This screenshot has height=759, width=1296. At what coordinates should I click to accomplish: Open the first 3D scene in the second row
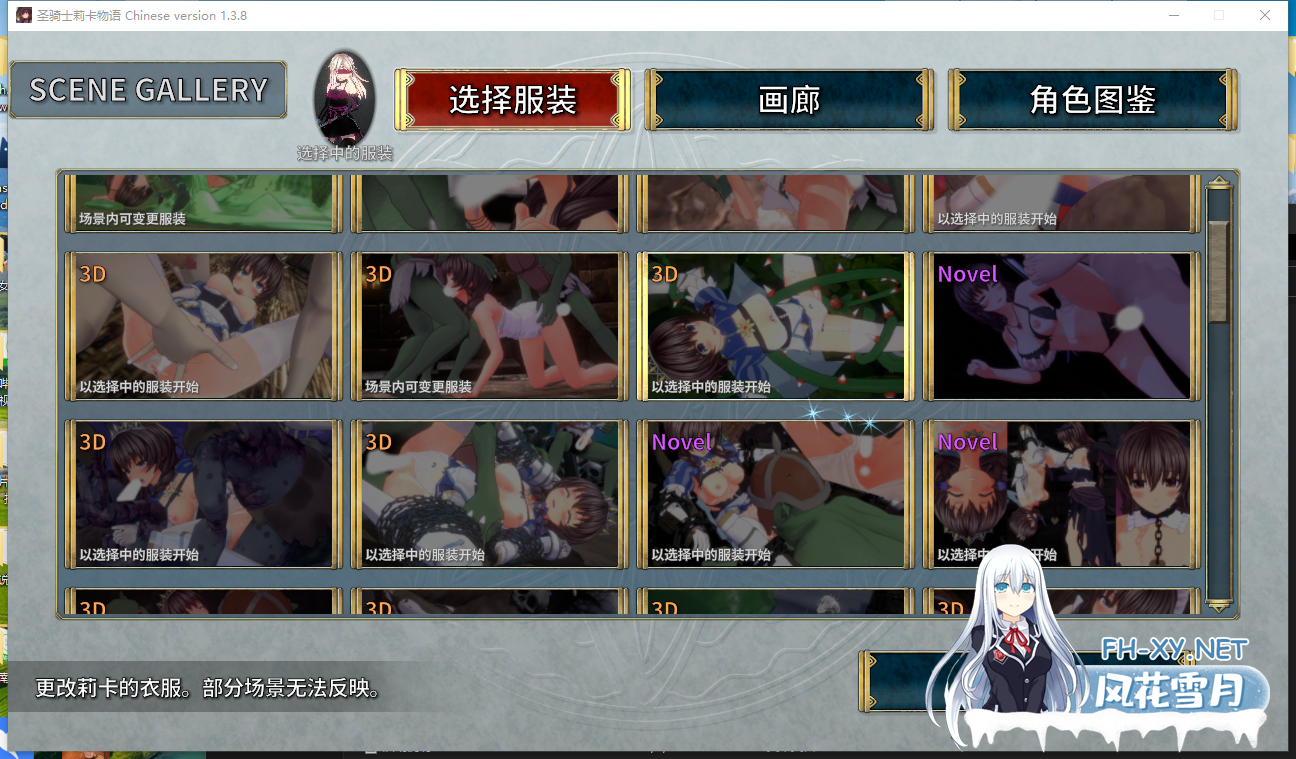coord(202,326)
